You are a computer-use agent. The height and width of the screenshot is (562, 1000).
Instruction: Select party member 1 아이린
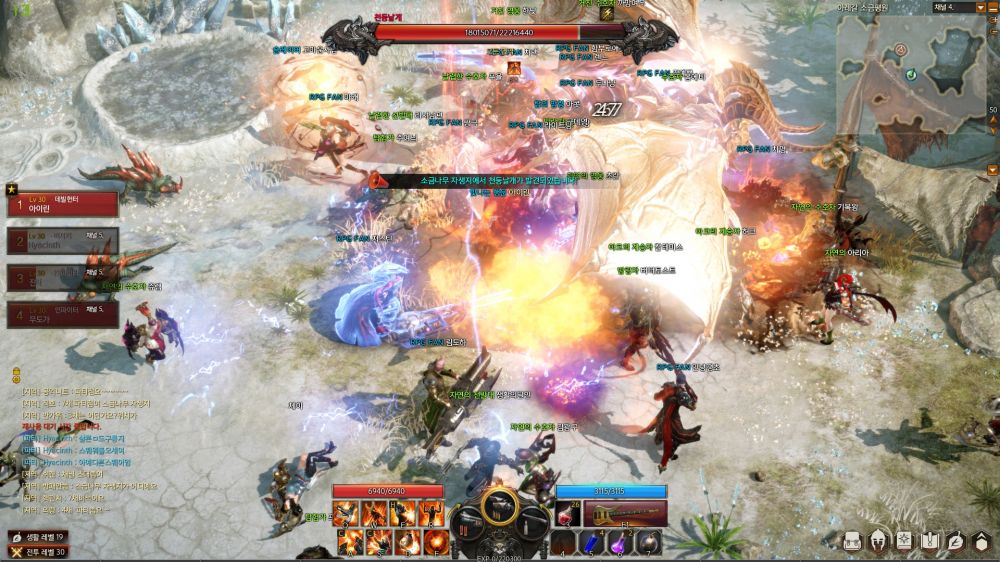point(62,204)
